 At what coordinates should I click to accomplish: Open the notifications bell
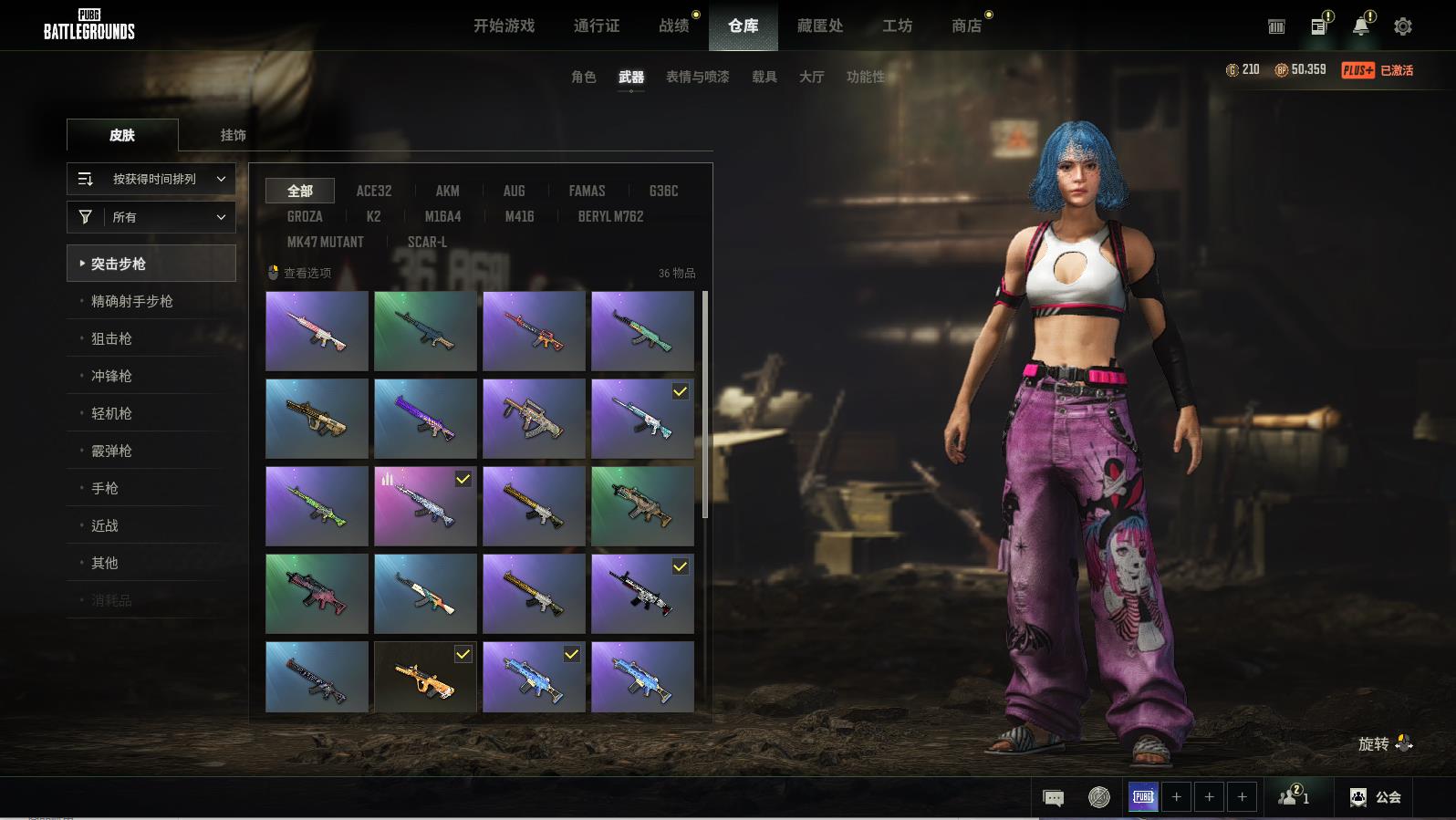tap(1360, 26)
